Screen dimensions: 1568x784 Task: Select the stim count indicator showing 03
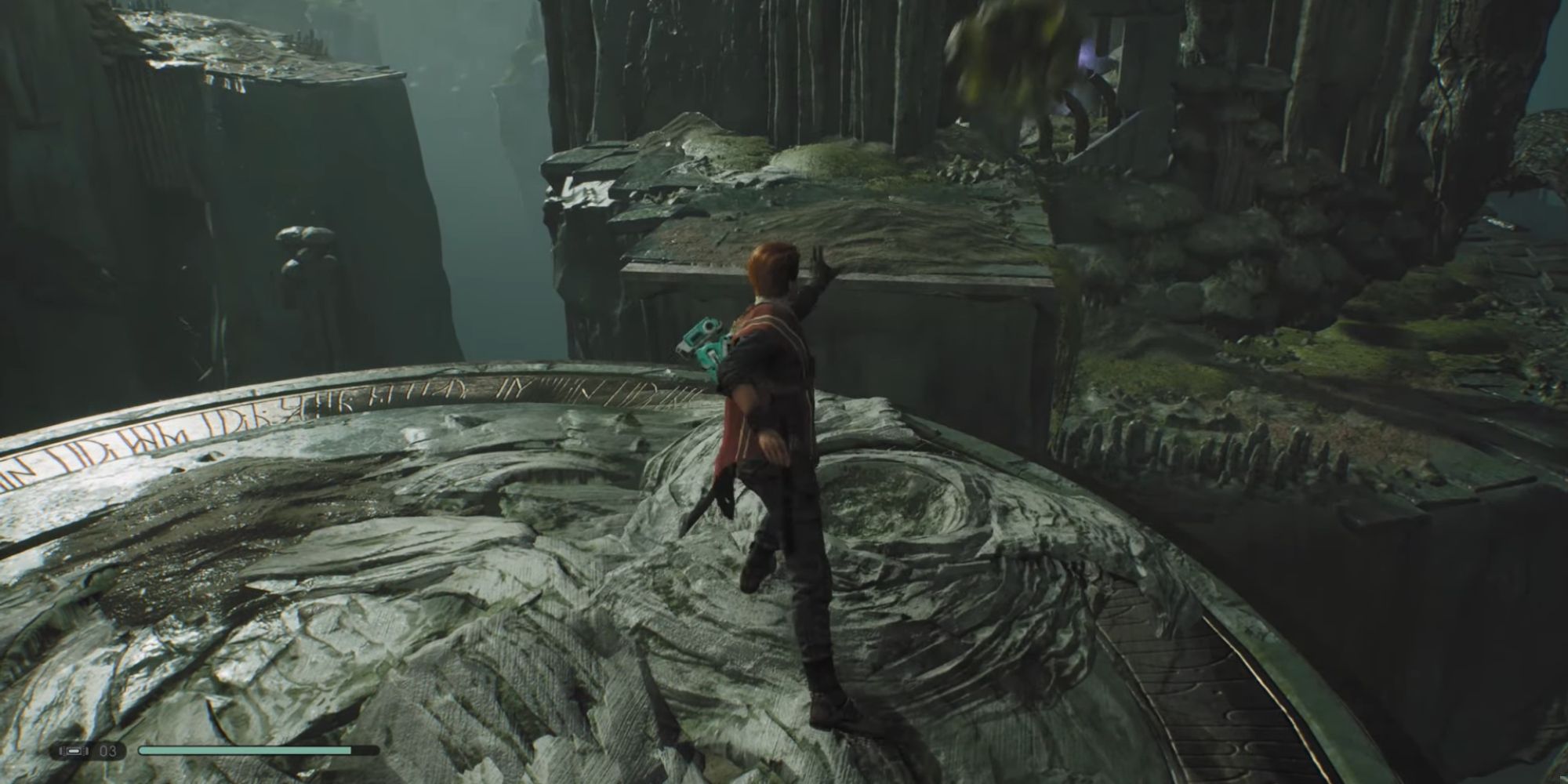107,751
